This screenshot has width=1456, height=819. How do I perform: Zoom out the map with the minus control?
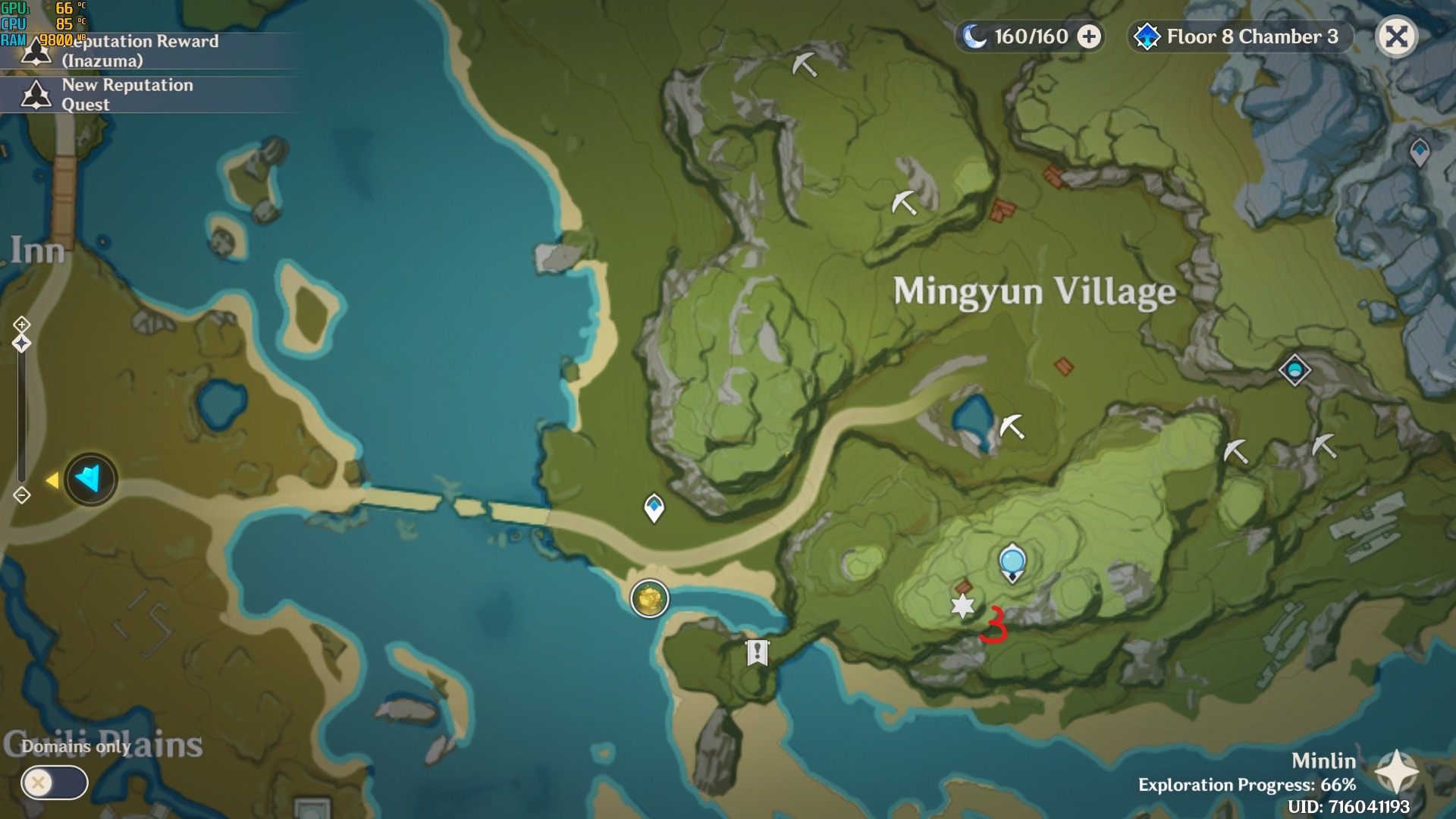pyautogui.click(x=21, y=495)
